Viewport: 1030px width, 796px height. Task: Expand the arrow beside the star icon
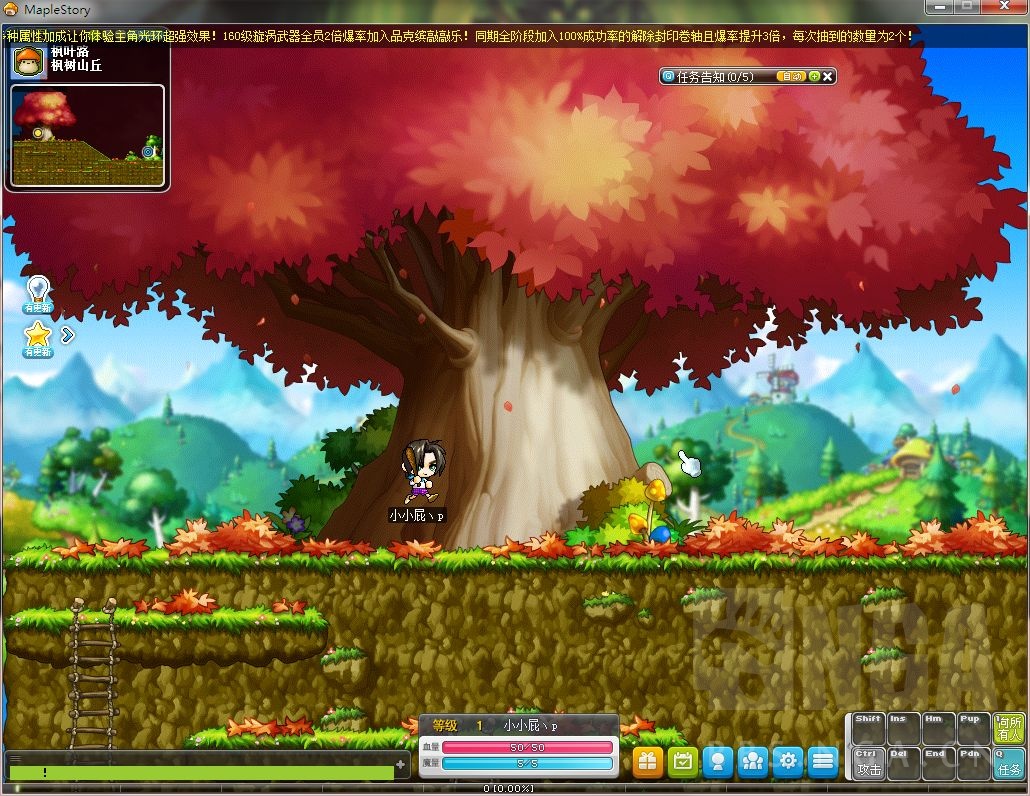coord(68,335)
